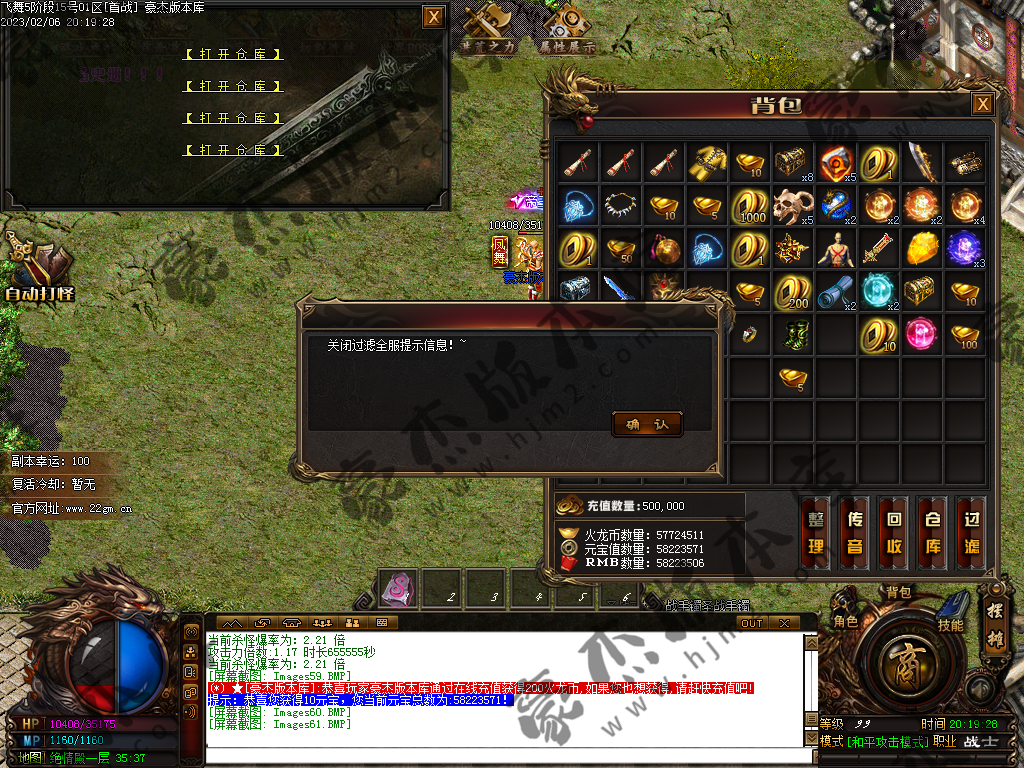Open the 回收 recycle function
The height and width of the screenshot is (768, 1024).
point(895,533)
